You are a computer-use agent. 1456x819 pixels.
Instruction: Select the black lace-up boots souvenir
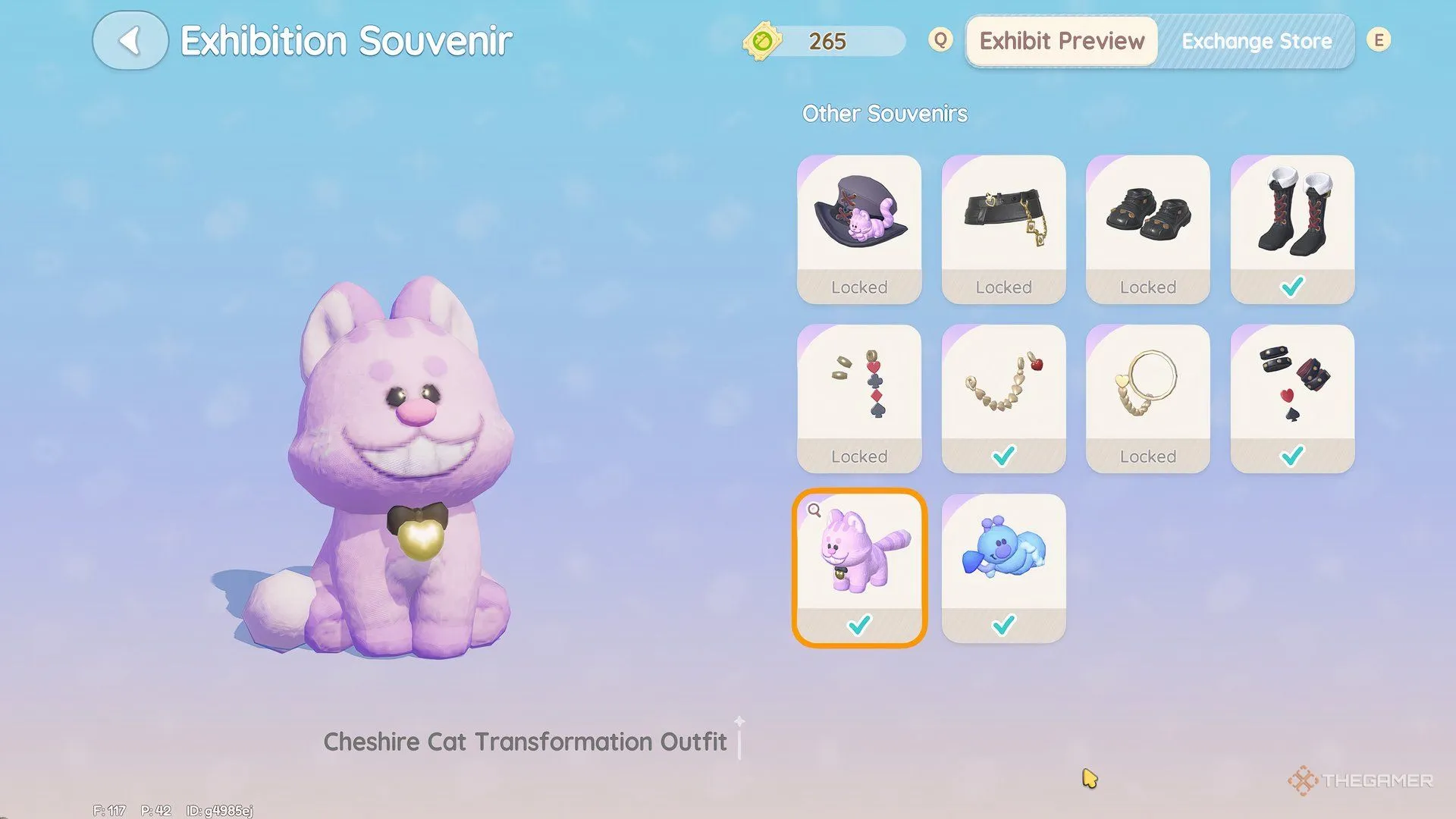pyautogui.click(x=1292, y=229)
